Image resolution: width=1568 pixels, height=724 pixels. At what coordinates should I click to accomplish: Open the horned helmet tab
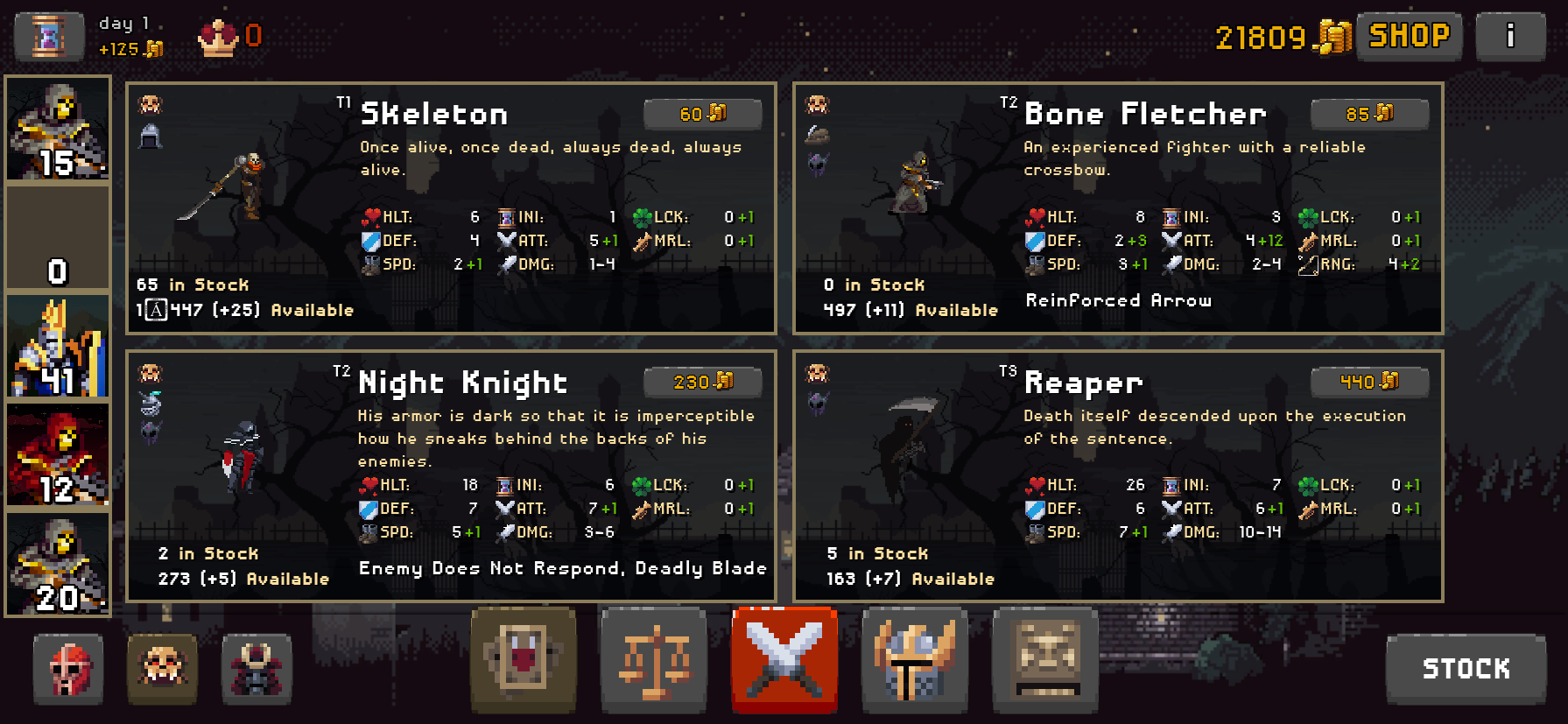pos(915,660)
